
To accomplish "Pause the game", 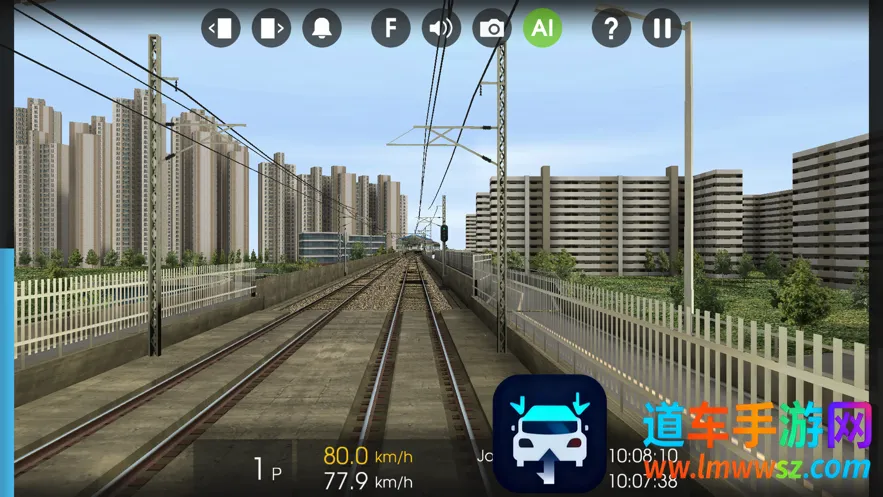I will tap(662, 28).
